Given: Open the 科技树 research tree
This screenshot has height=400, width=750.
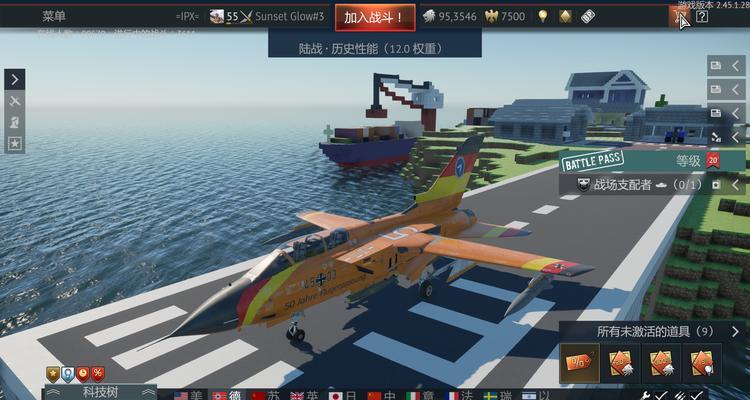Looking at the screenshot, I should (100, 392).
